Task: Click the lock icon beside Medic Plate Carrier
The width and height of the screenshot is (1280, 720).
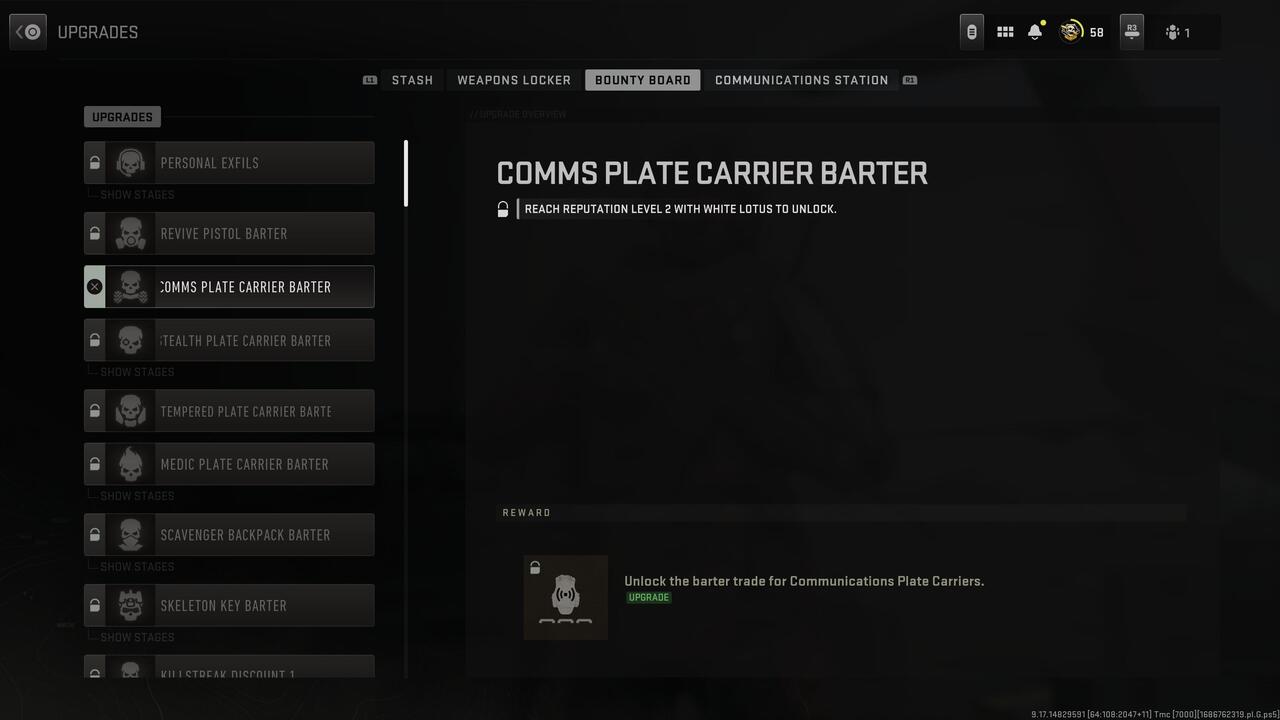Action: click(x=95, y=463)
